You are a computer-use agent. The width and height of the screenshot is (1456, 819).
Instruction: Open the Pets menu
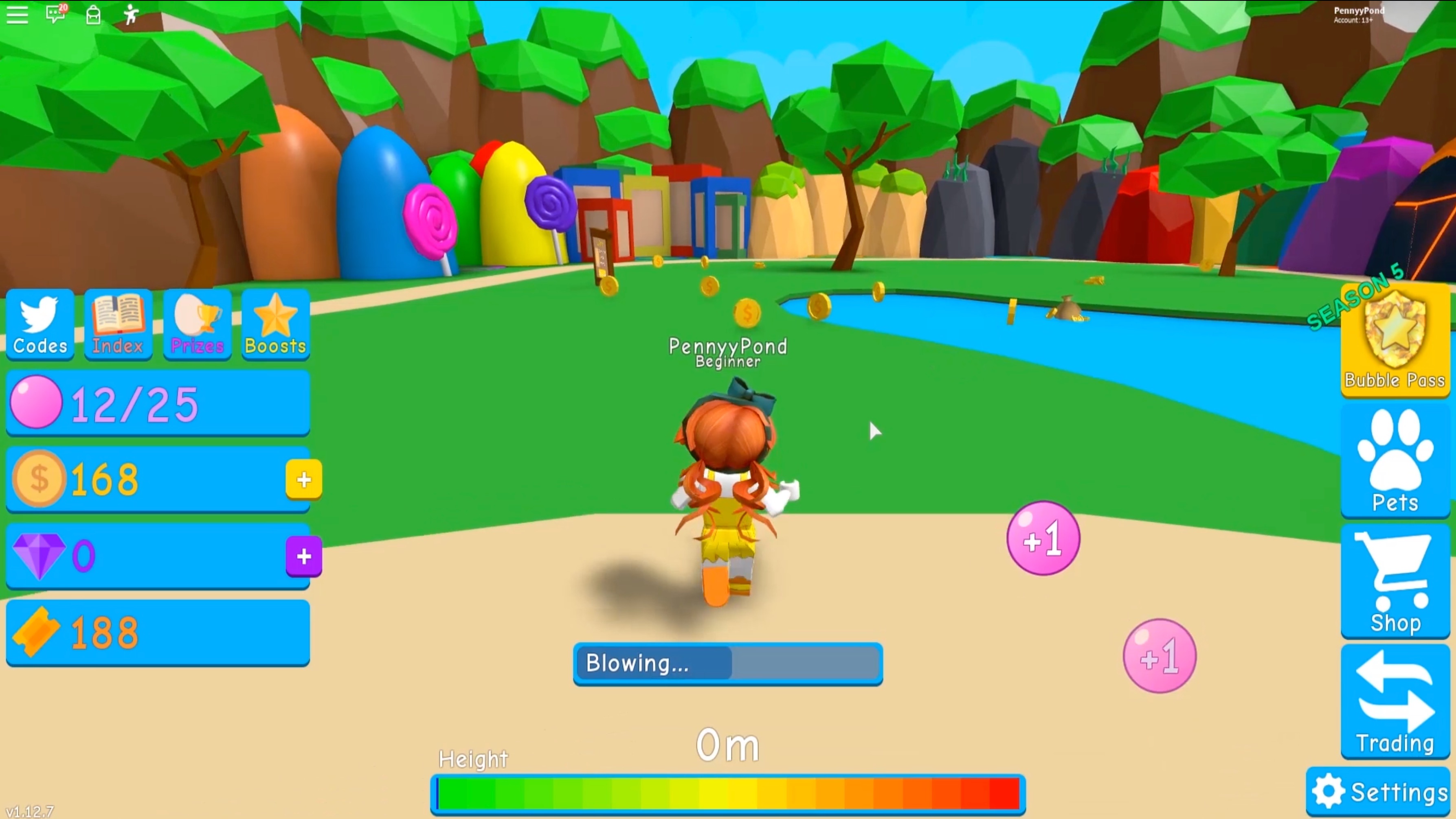[1395, 460]
